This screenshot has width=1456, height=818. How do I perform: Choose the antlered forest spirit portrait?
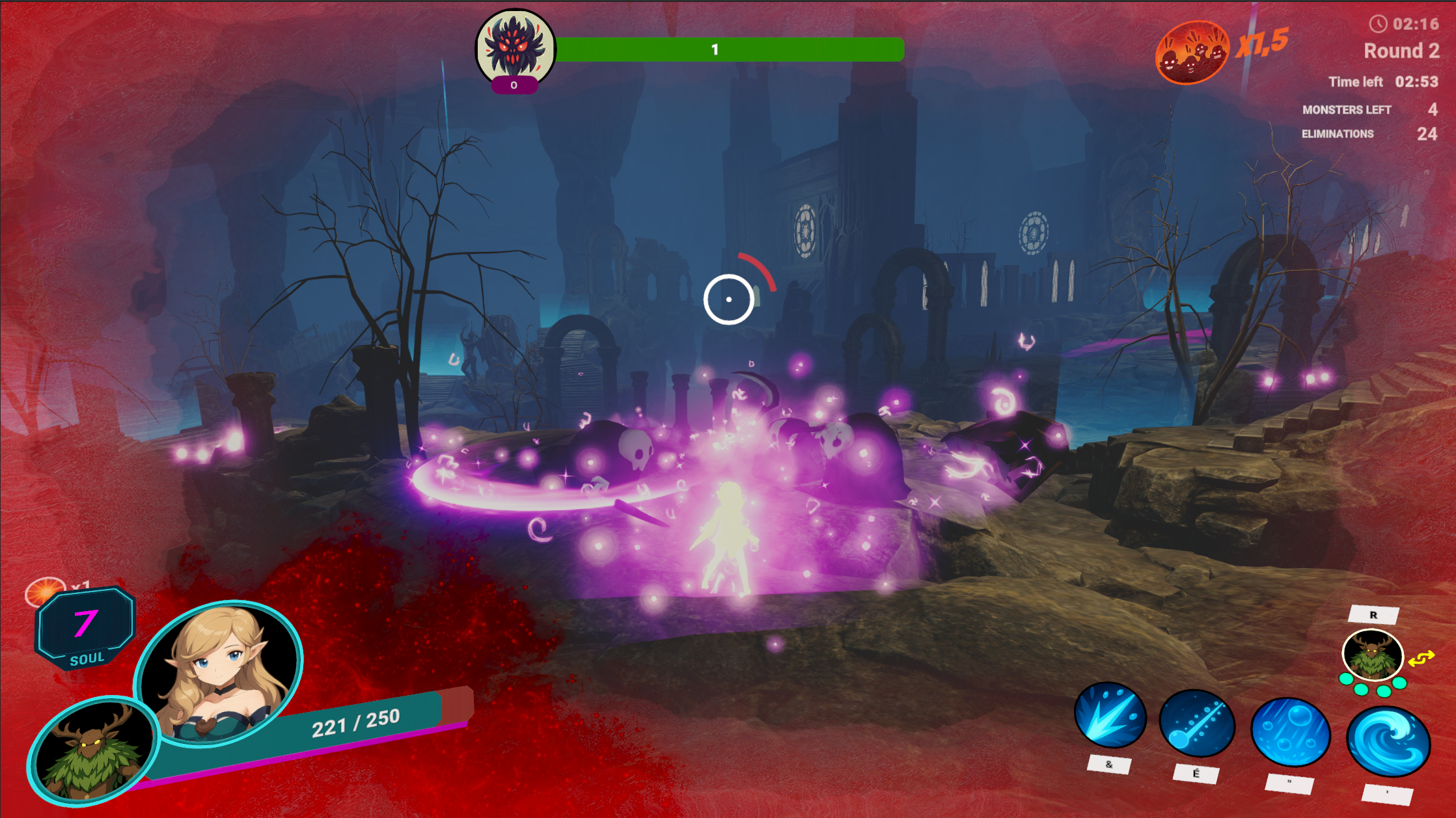click(x=92, y=750)
